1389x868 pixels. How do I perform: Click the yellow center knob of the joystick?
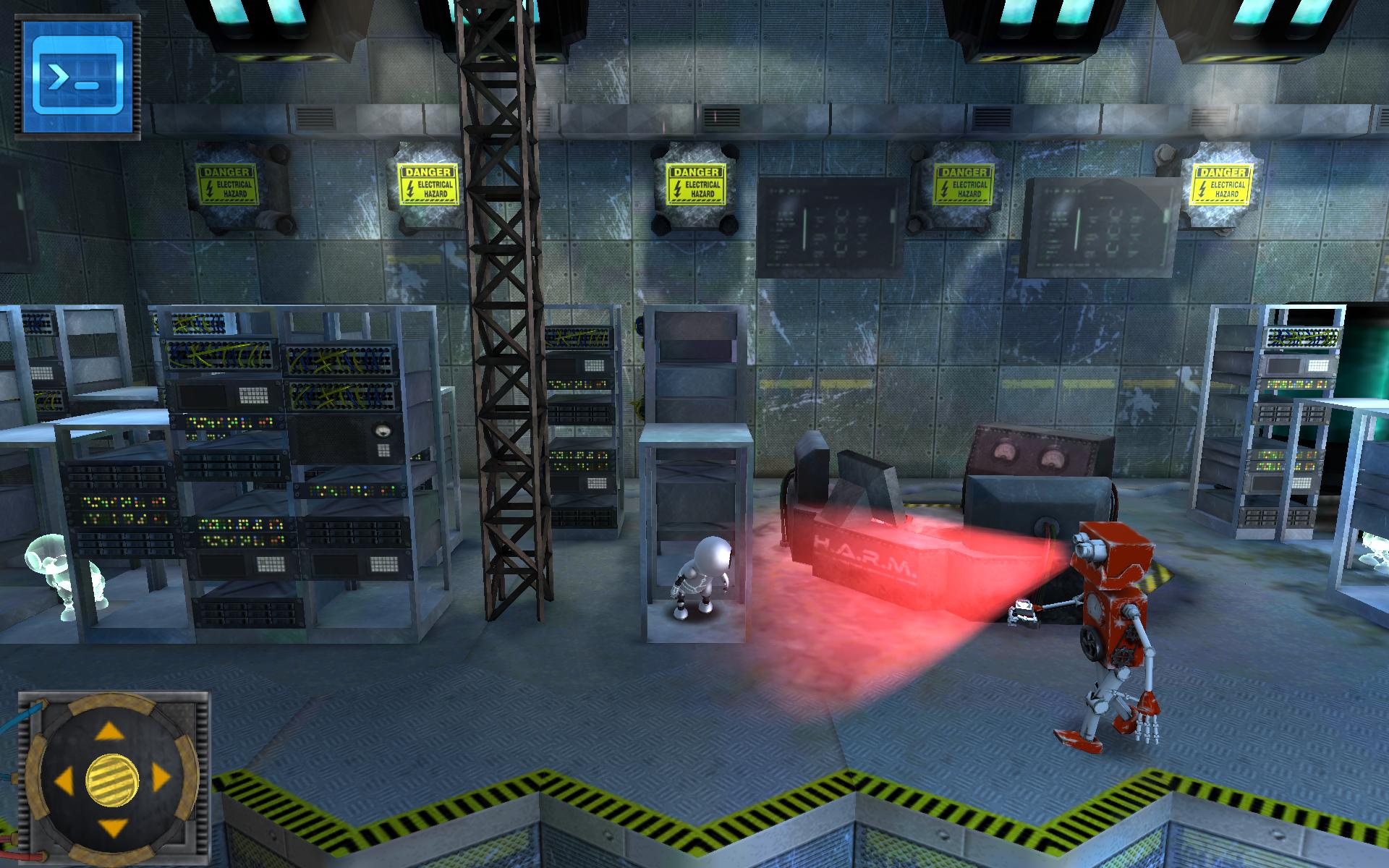click(112, 780)
